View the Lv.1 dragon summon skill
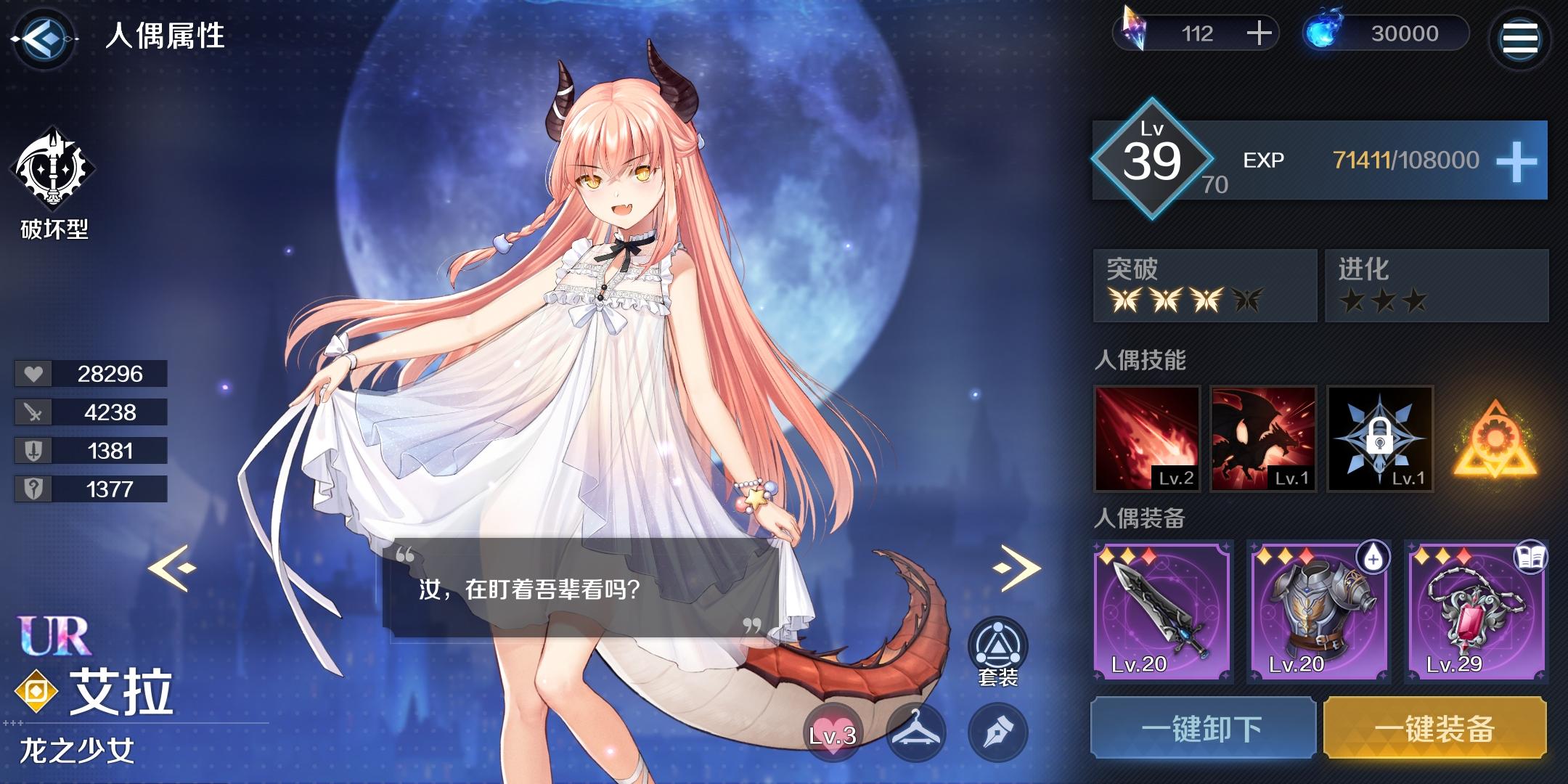The width and height of the screenshot is (1568, 784). (x=1265, y=439)
